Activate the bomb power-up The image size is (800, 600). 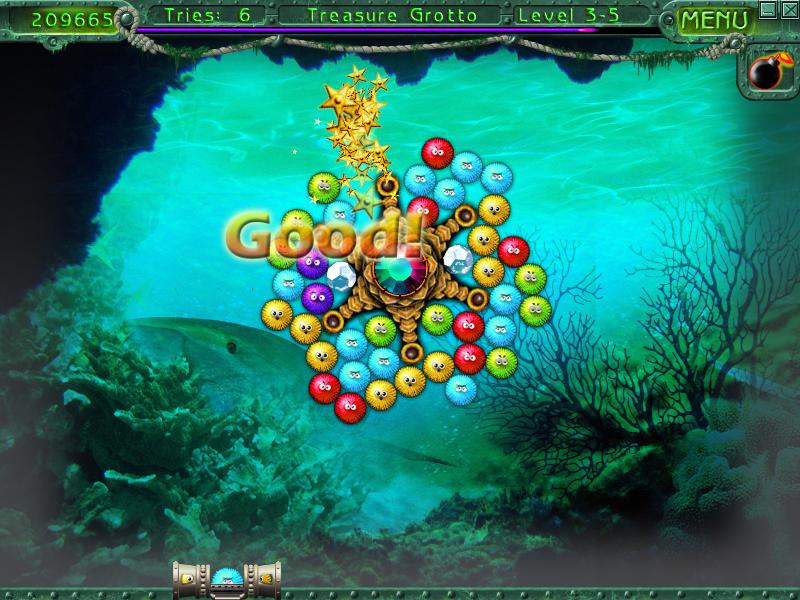[x=766, y=72]
